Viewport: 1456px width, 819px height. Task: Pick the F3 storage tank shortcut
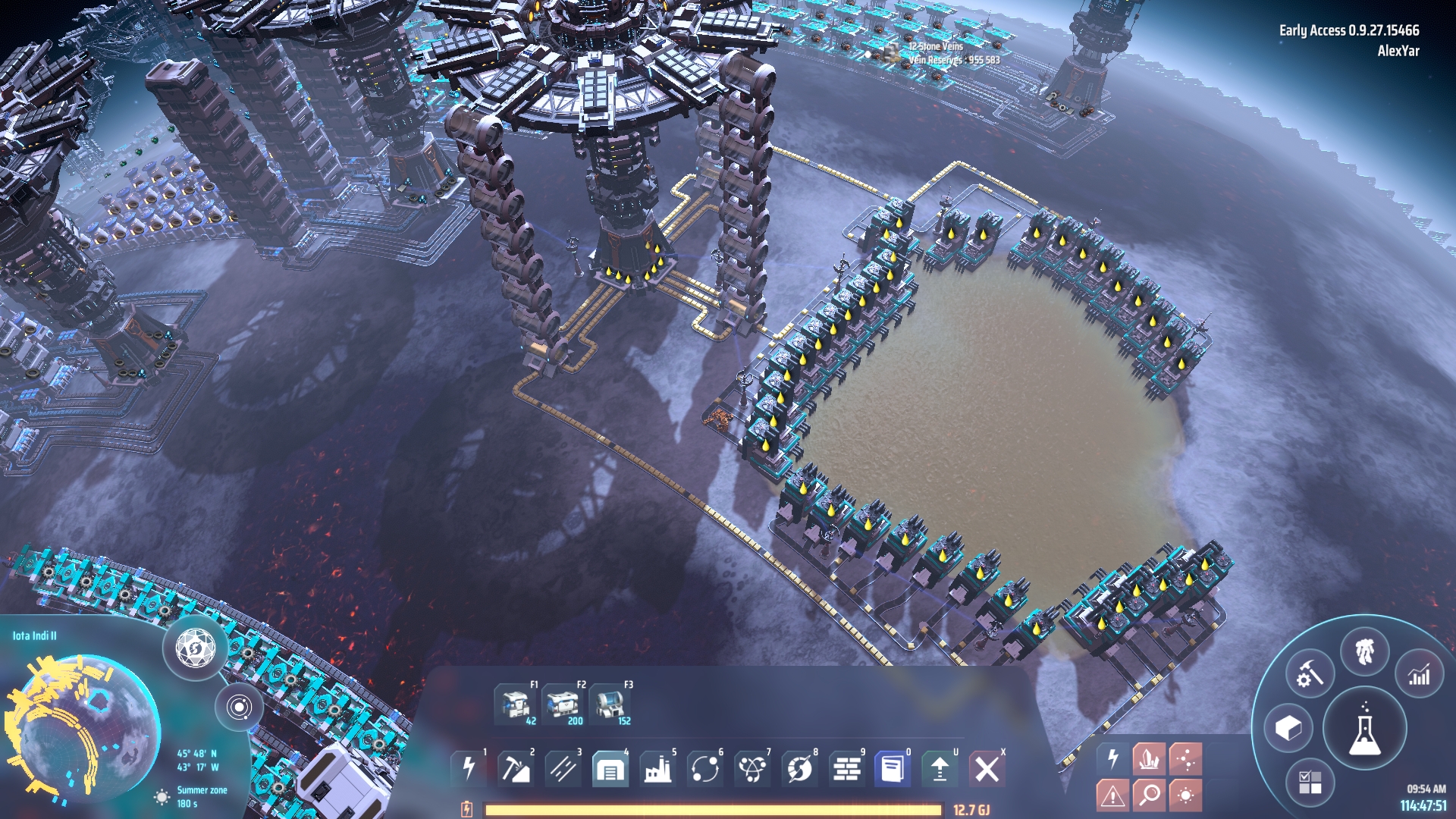click(610, 704)
